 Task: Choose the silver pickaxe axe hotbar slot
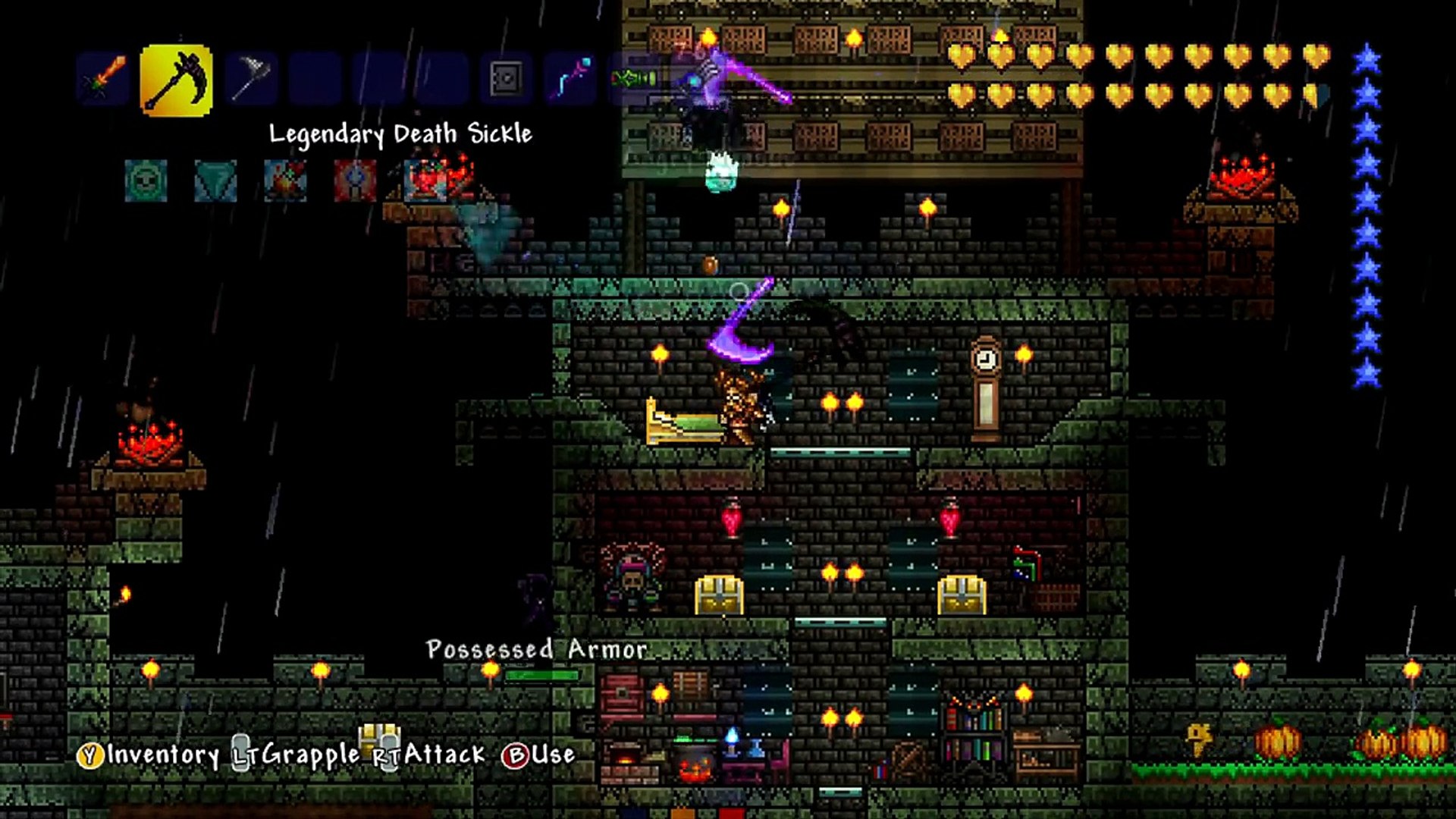249,78
